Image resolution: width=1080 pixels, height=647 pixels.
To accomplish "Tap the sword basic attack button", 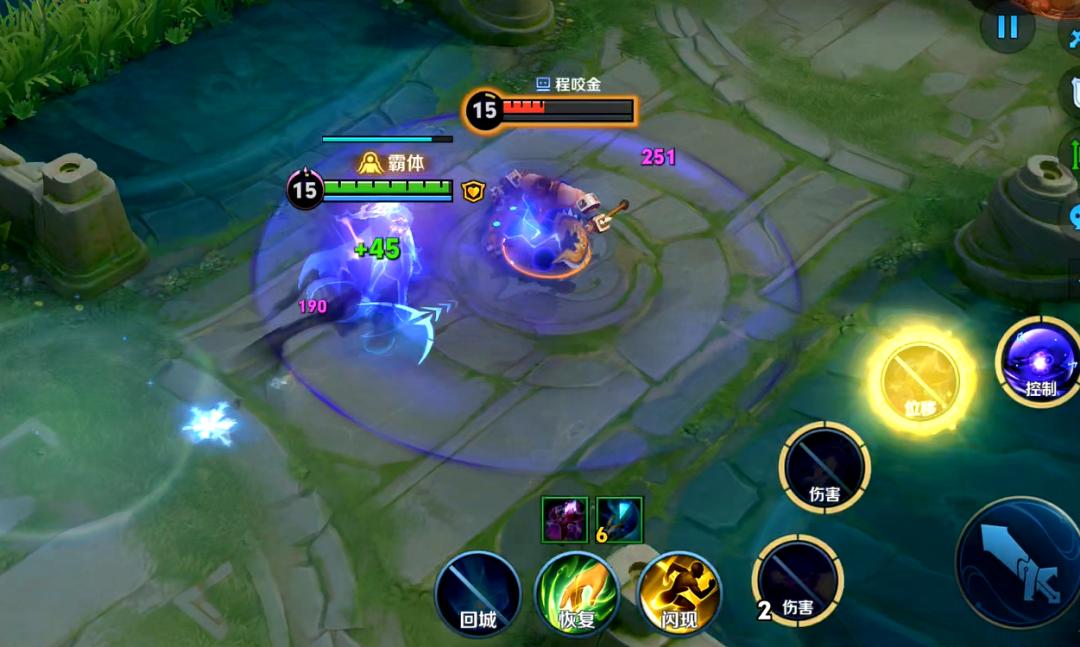I will 1020,562.
